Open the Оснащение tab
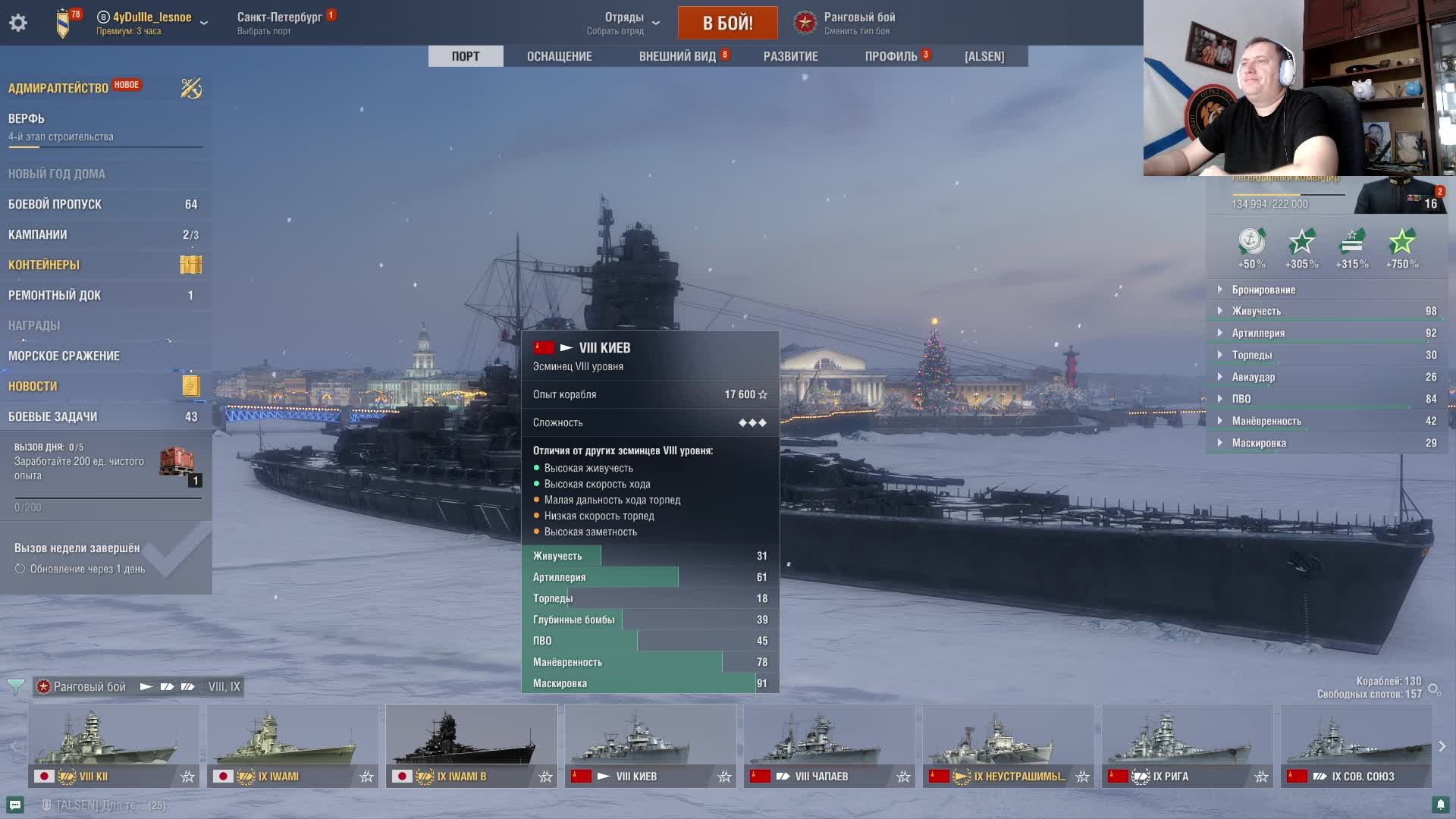Screen dimensions: 1456x819 pyautogui.click(x=559, y=56)
